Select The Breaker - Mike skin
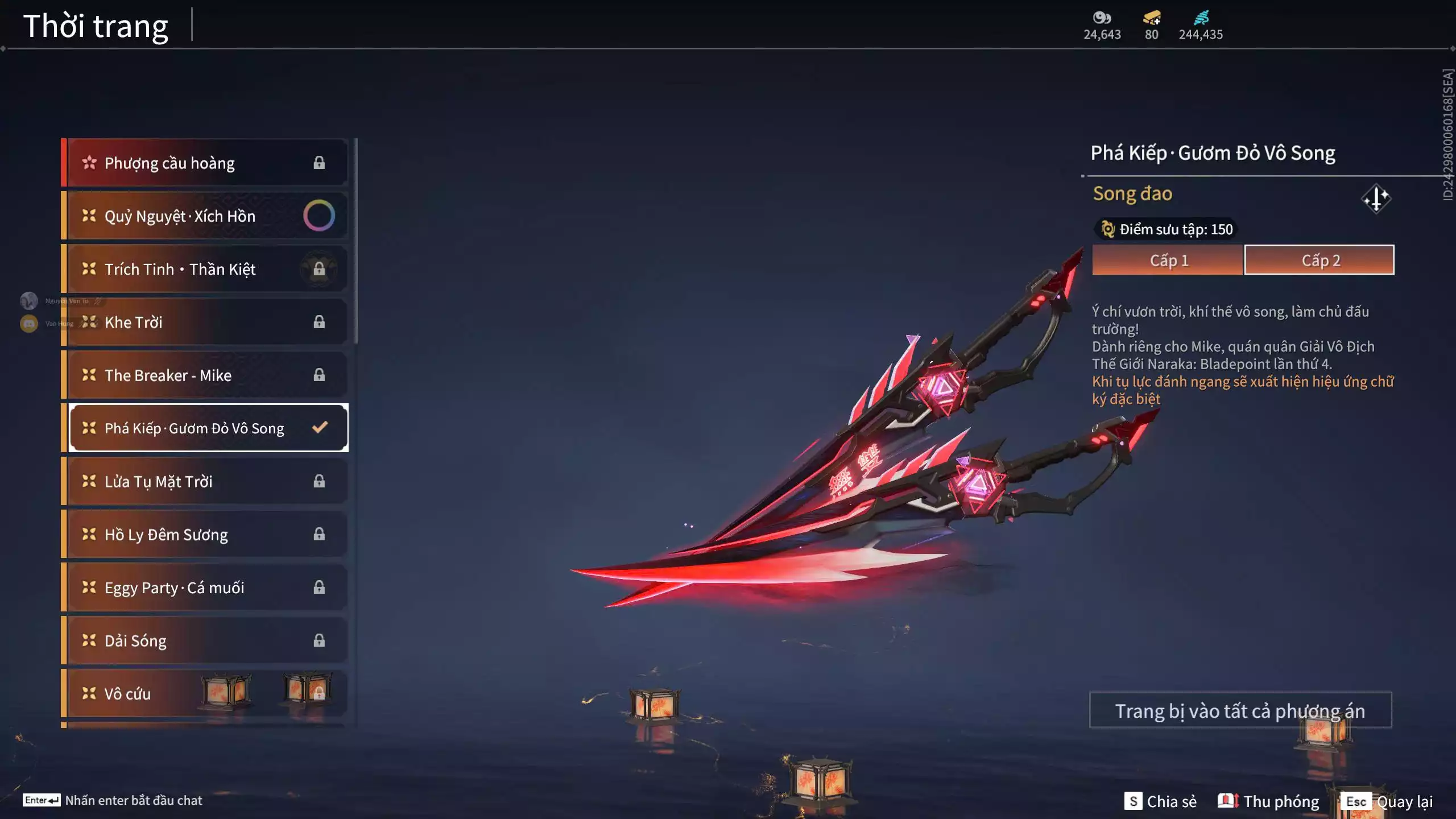This screenshot has height=819, width=1456. click(x=205, y=375)
